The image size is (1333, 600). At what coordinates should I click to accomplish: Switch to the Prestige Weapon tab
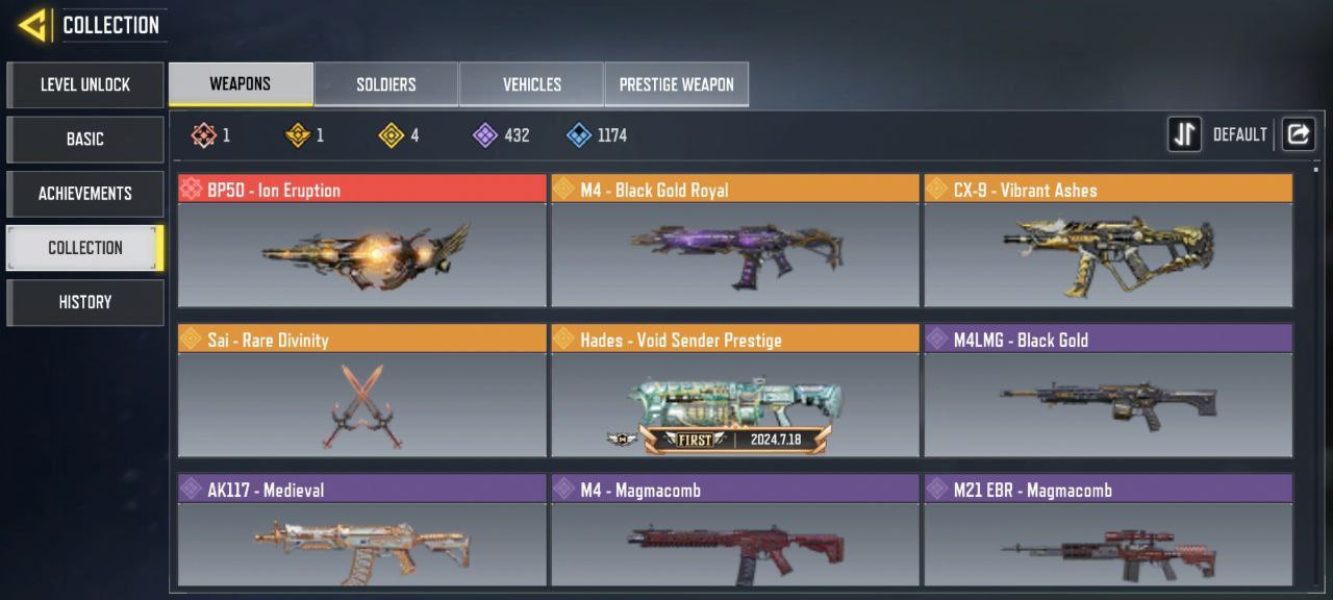[x=676, y=84]
